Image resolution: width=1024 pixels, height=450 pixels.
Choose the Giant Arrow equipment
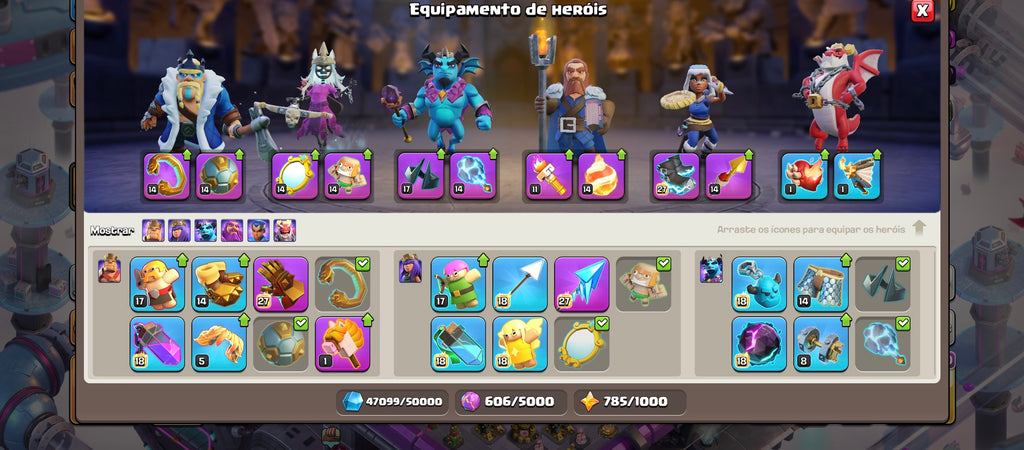(x=520, y=284)
